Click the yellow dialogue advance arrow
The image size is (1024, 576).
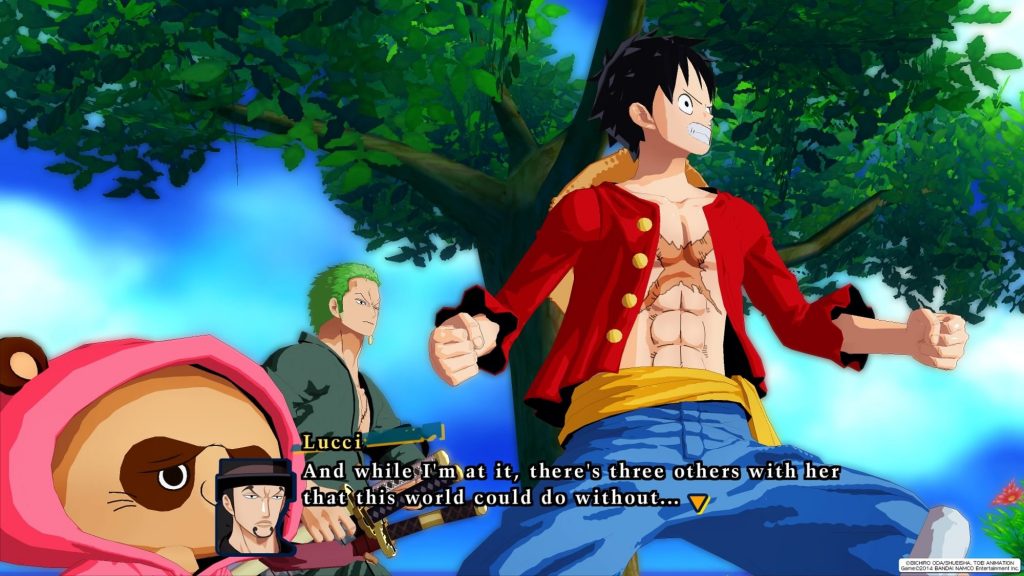(699, 503)
